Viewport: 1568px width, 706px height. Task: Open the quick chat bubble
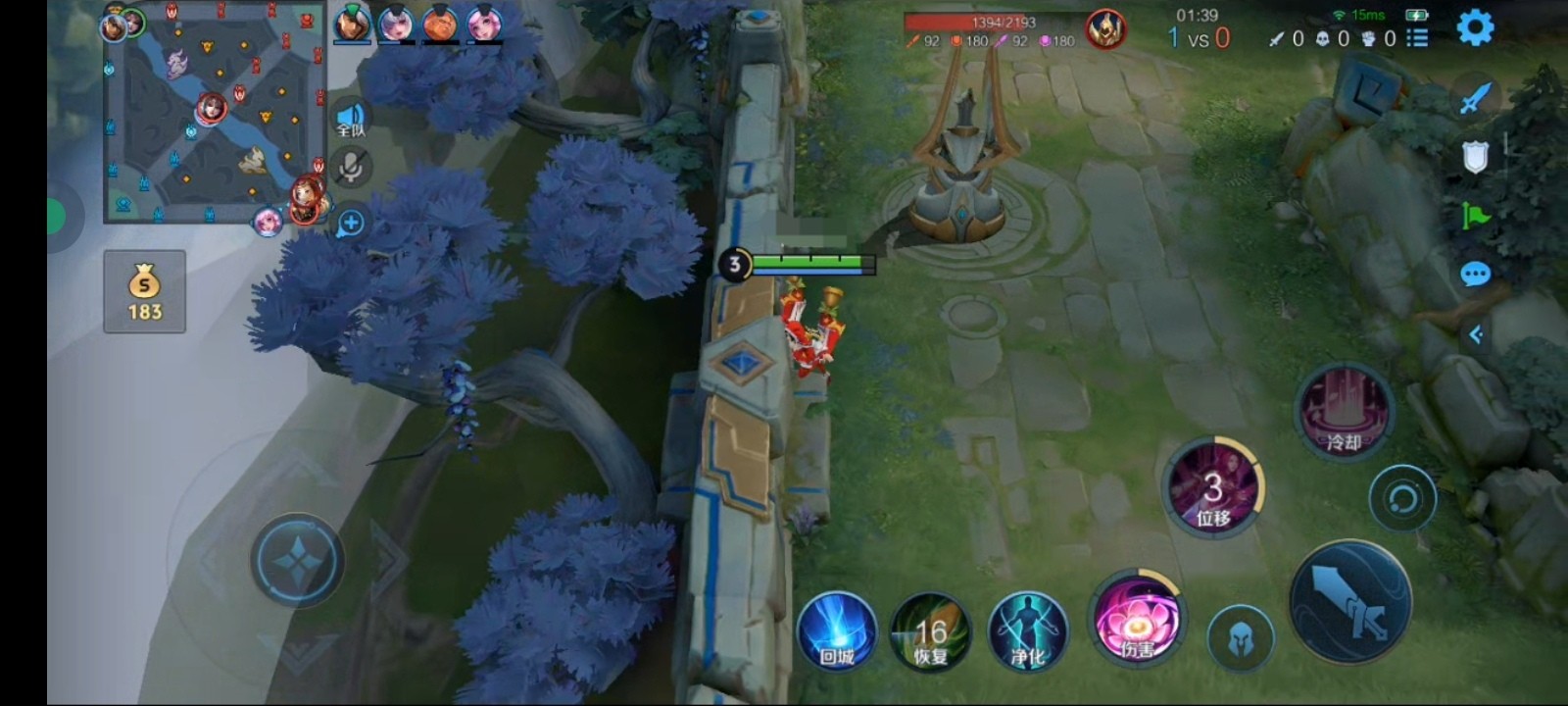pos(1475,275)
